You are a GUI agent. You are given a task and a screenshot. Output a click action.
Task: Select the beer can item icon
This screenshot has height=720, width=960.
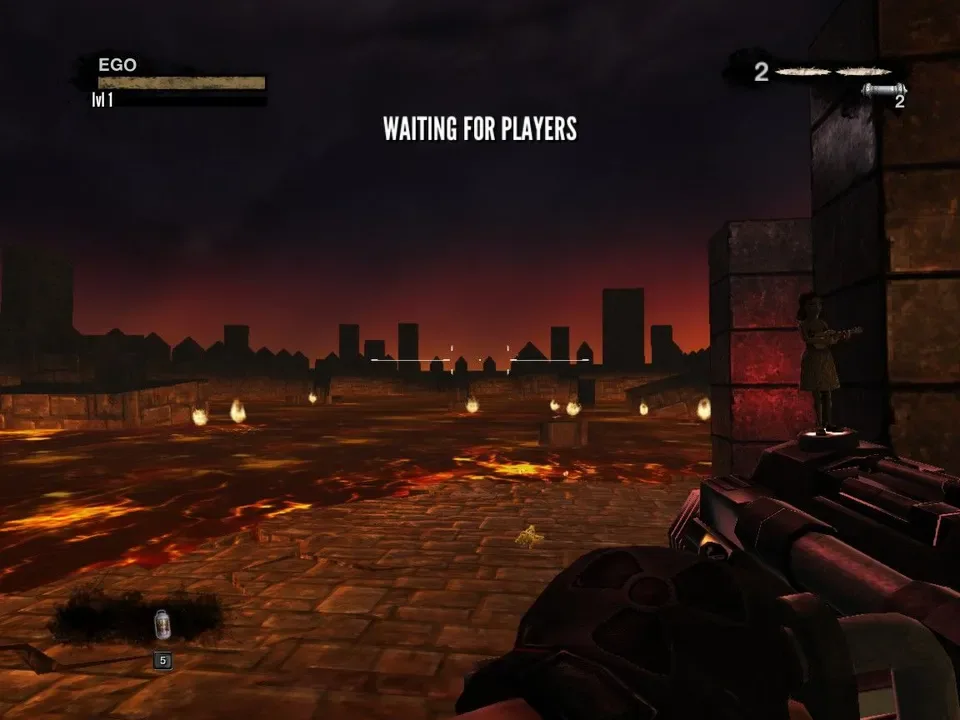tap(162, 625)
